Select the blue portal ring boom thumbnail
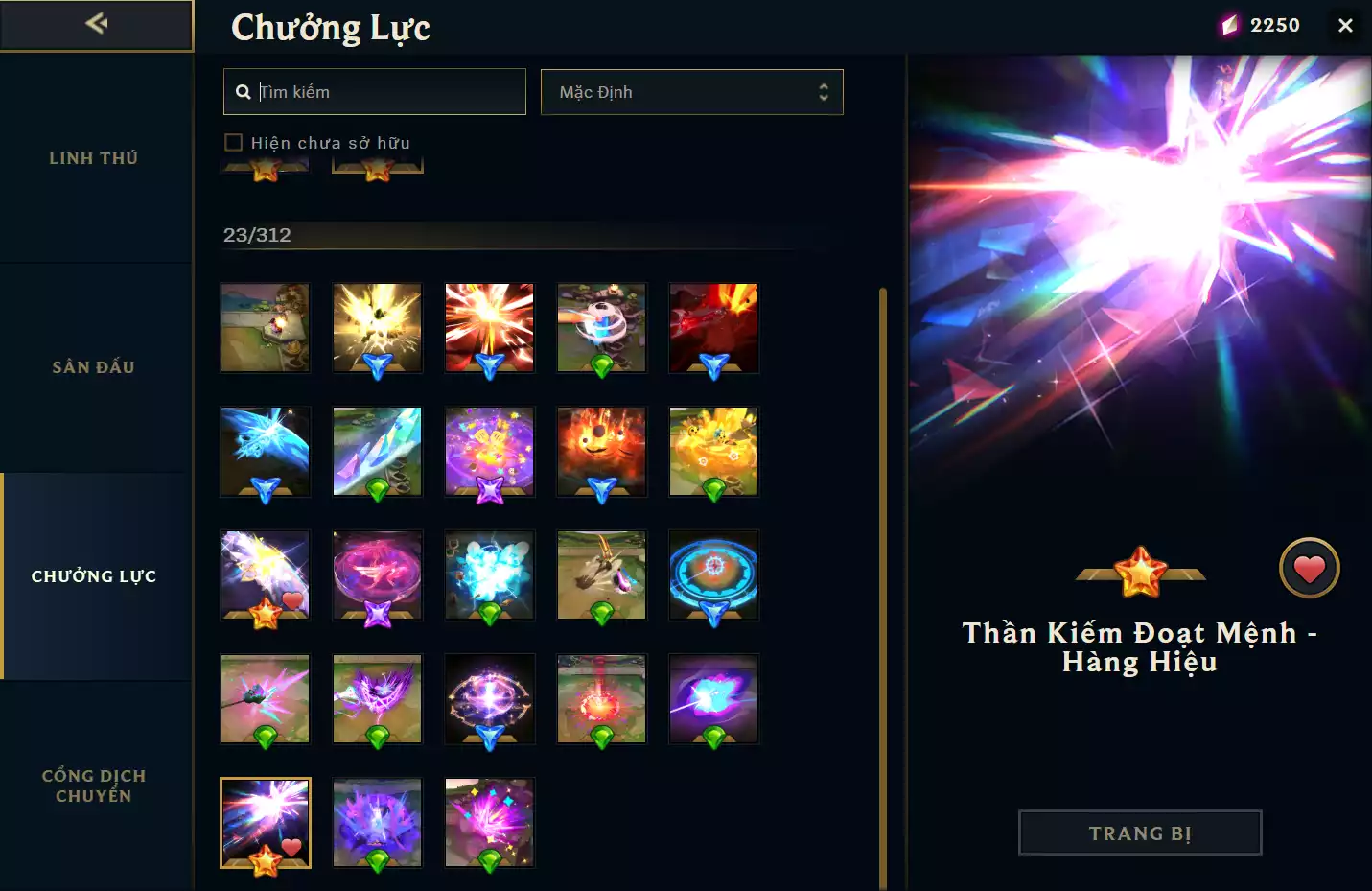Viewport: 1372px width, 891px height. coord(713,574)
